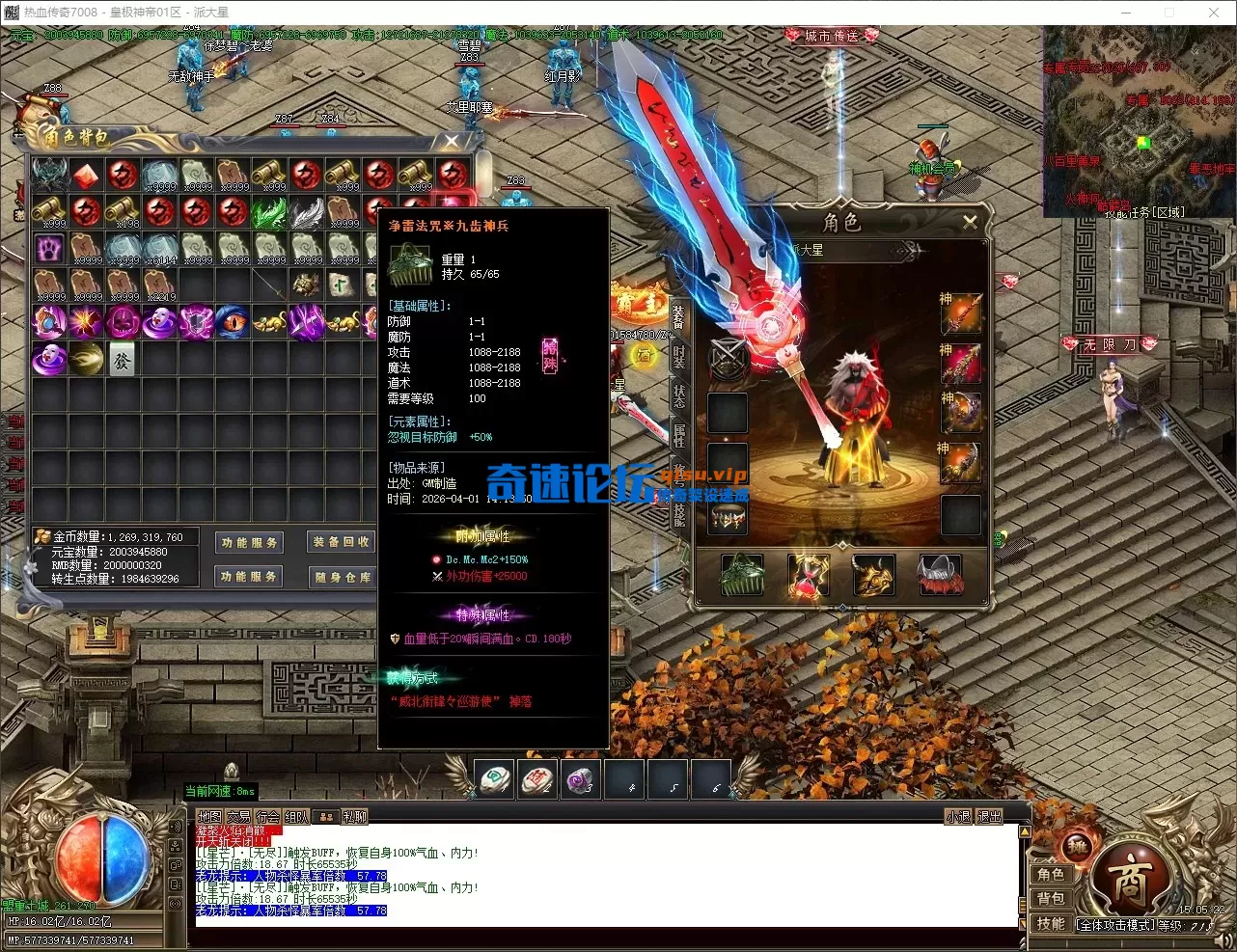Switch to the 时装 fashion tab
Screen dimensions: 1237x952
point(678,354)
